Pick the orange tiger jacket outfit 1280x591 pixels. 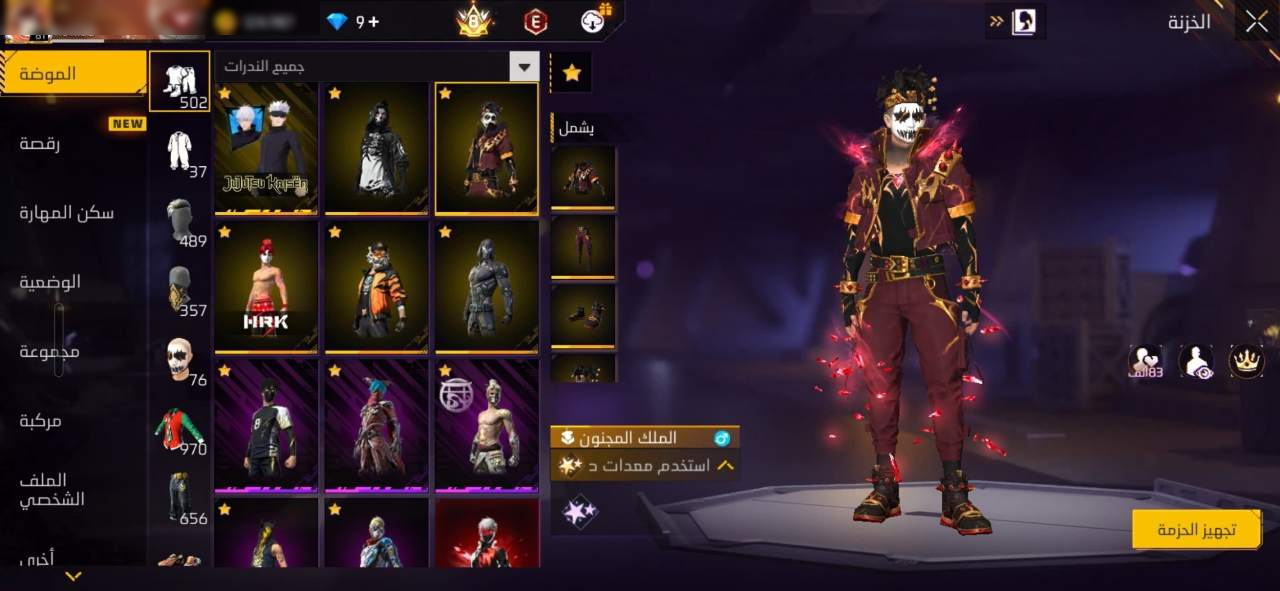tap(376, 287)
